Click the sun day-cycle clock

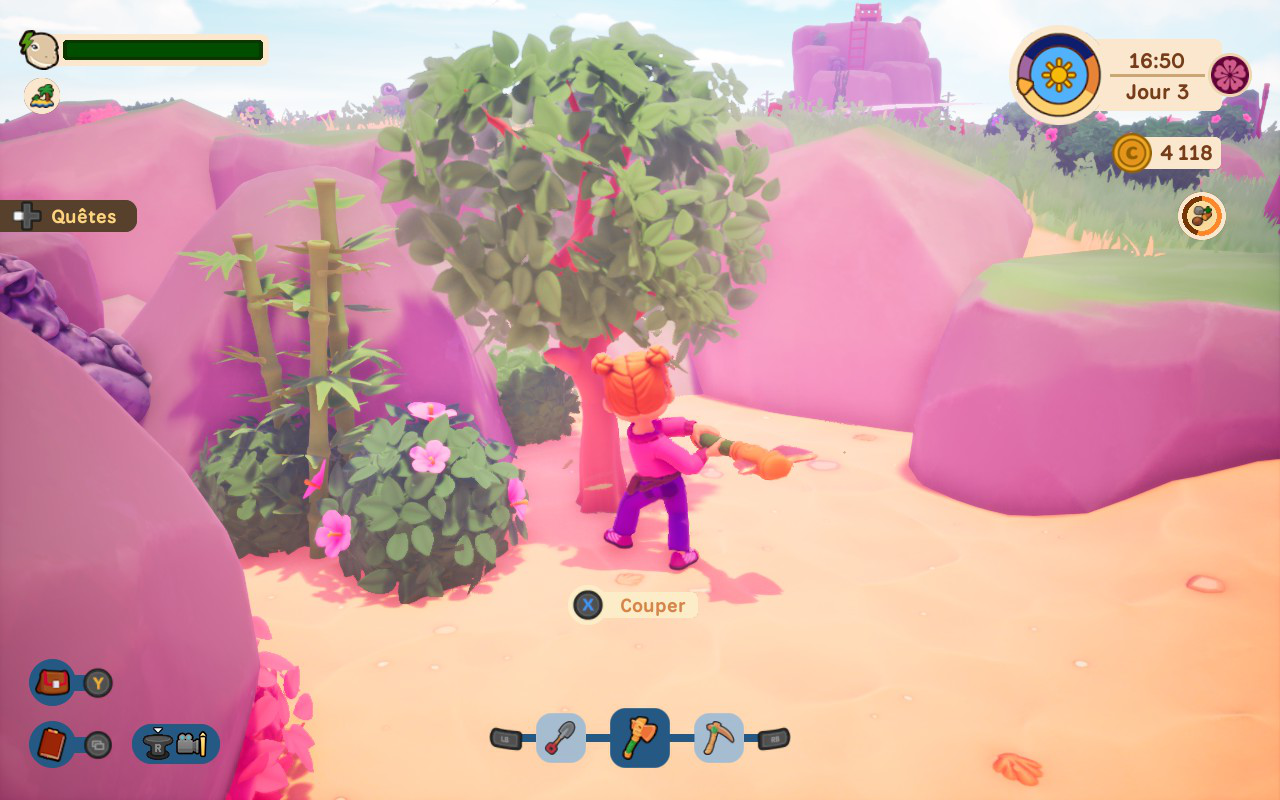pyautogui.click(x=1058, y=75)
